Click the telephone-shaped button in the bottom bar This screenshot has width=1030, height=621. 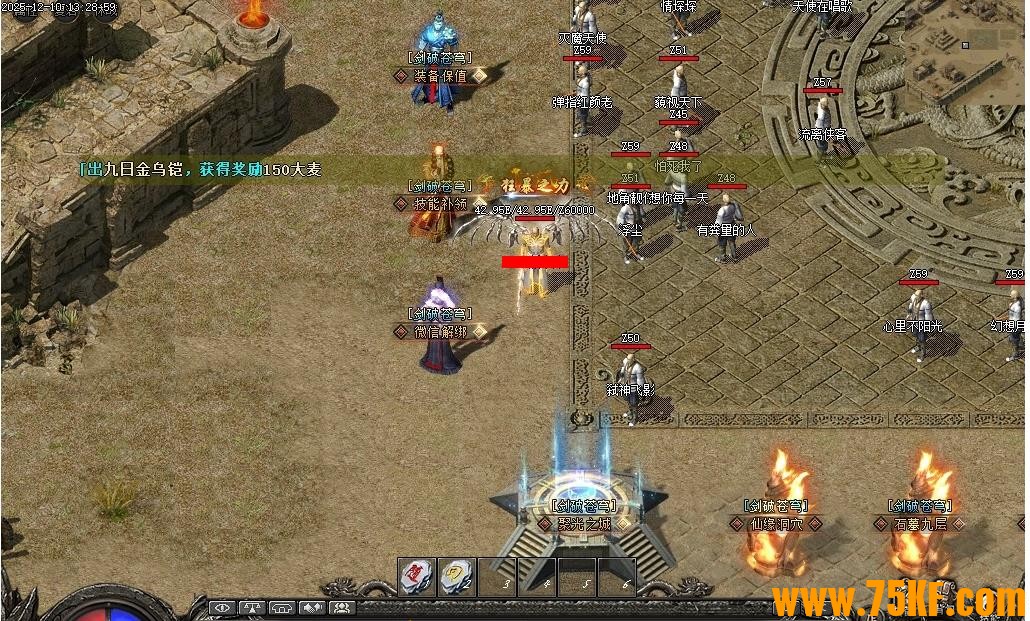(282, 607)
